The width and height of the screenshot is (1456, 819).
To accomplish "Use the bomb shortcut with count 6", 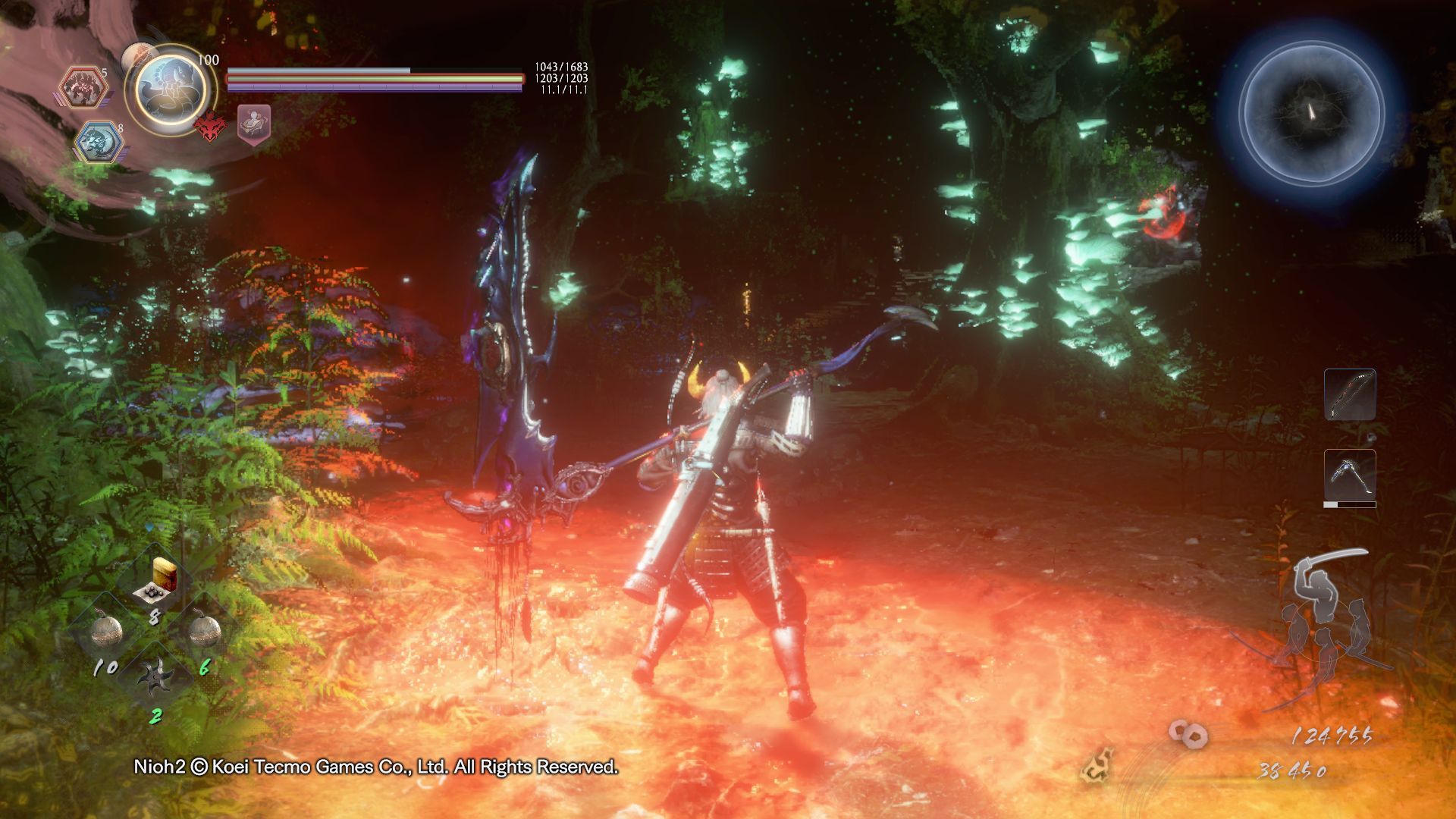I will 203,631.
